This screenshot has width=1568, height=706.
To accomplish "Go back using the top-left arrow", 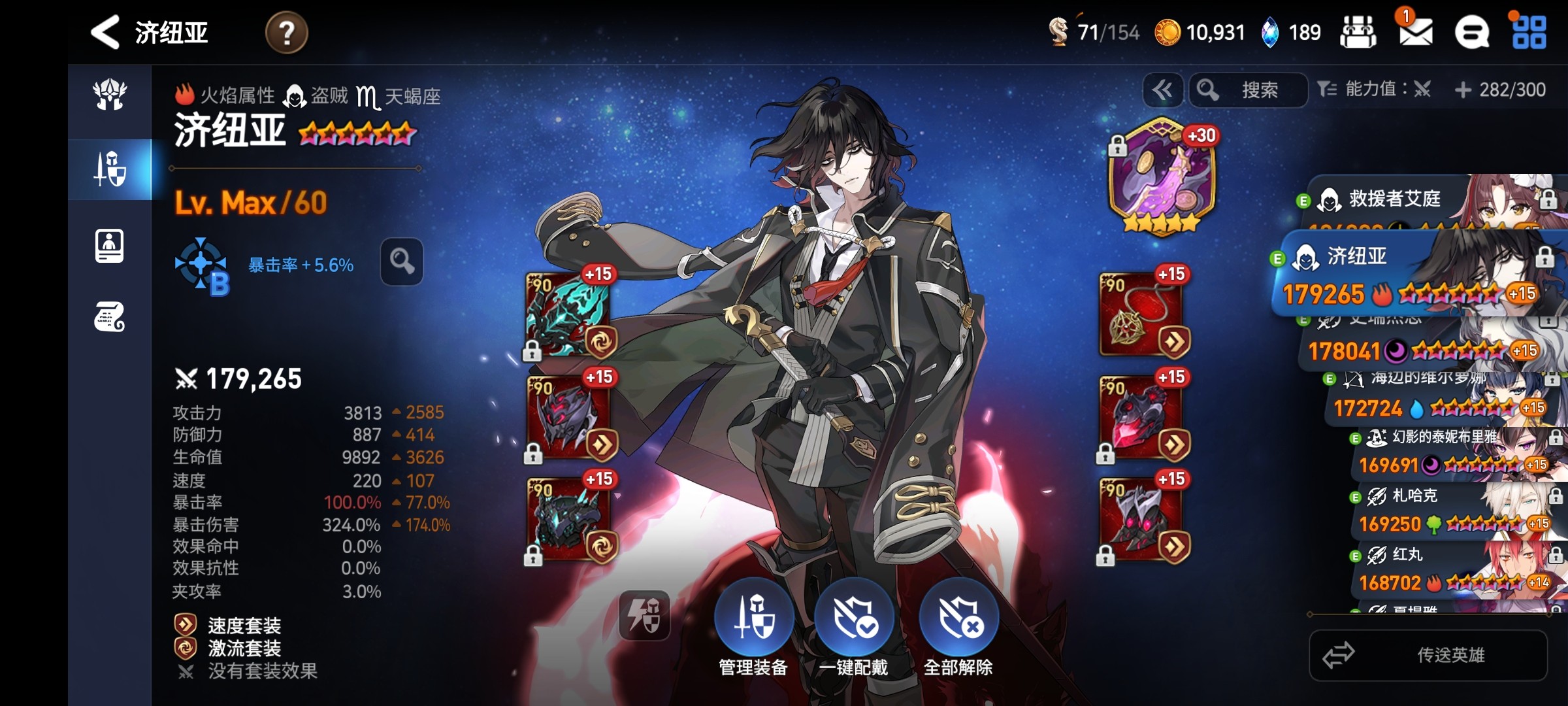I will coord(105,32).
